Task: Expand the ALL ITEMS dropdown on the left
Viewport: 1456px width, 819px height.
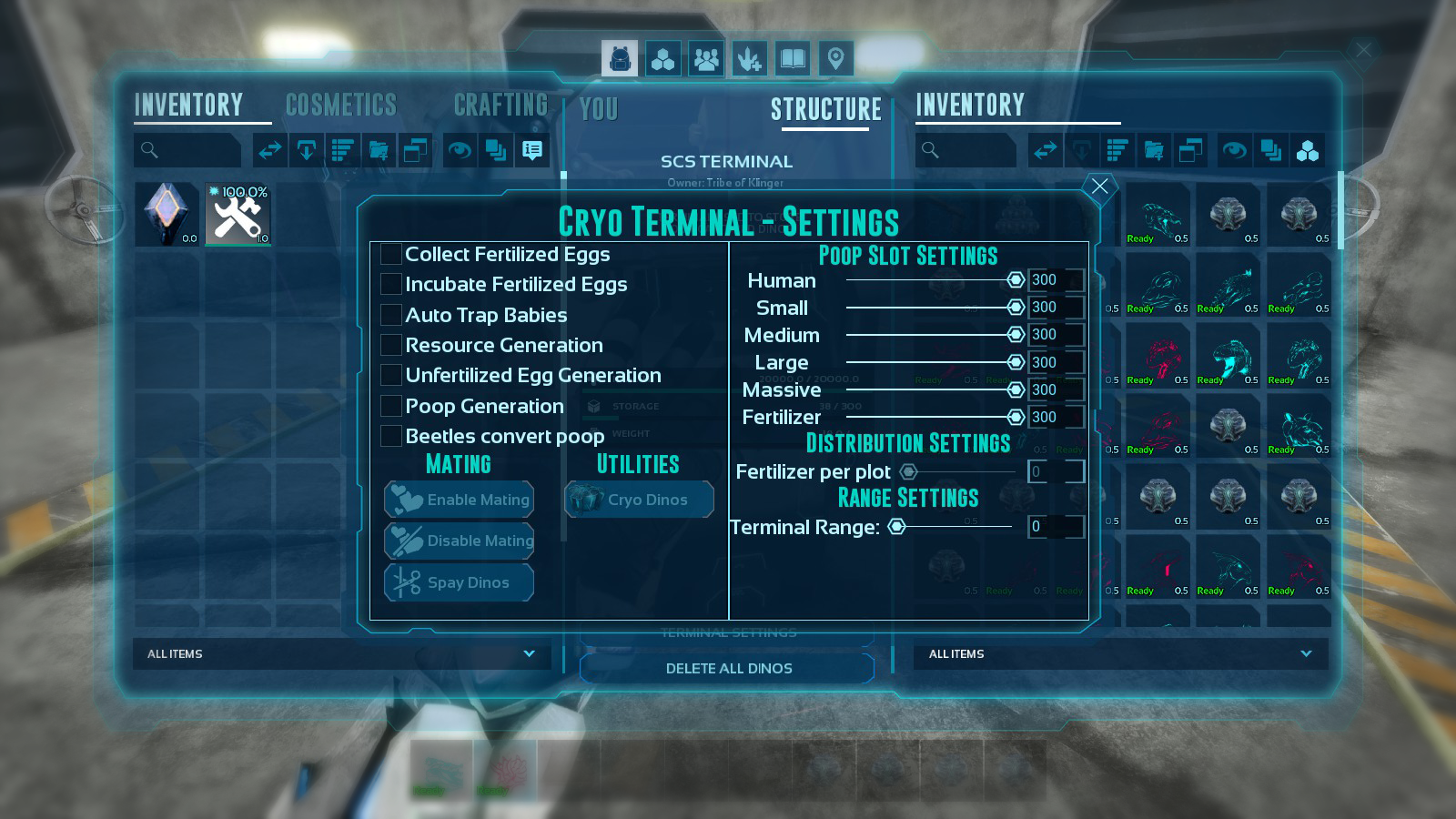Action: click(341, 654)
